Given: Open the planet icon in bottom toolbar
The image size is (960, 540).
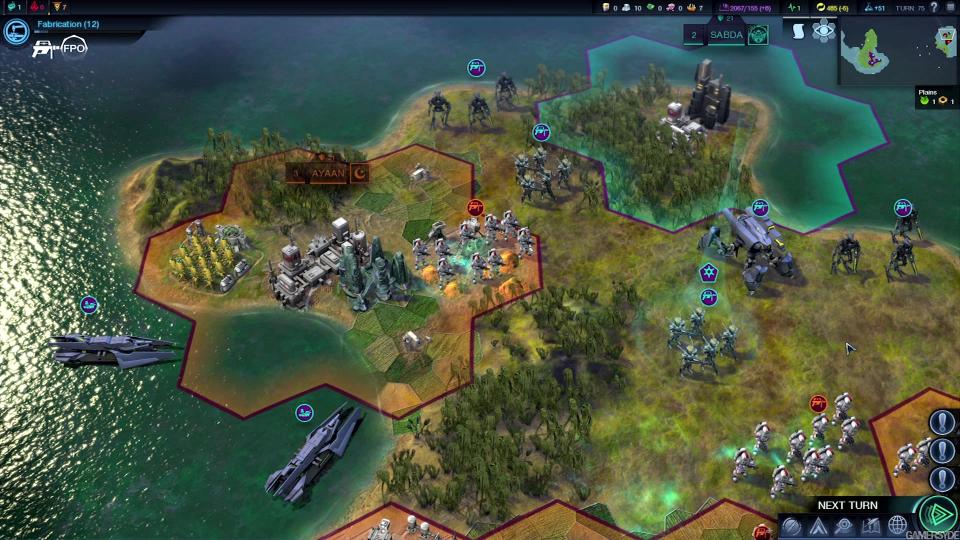Looking at the screenshot, I should (x=791, y=526).
